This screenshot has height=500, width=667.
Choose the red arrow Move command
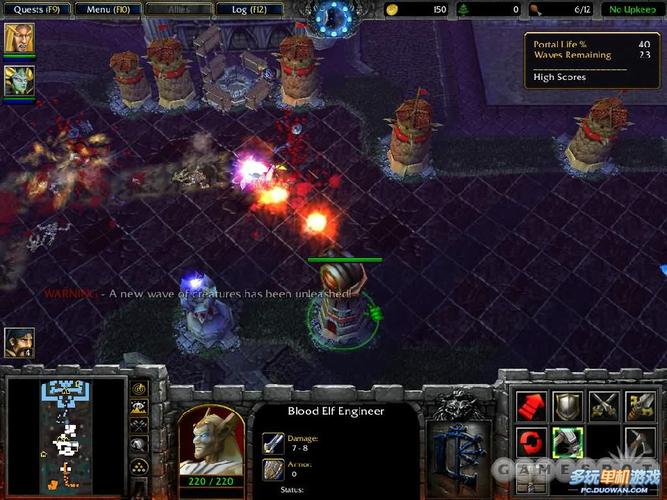pyautogui.click(x=530, y=405)
